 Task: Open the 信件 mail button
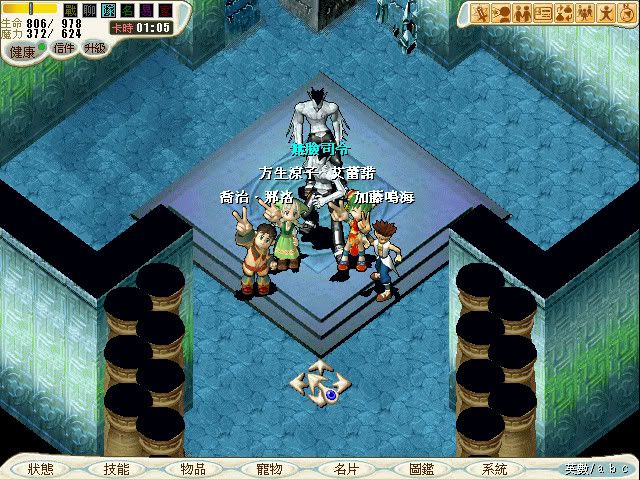click(x=63, y=47)
